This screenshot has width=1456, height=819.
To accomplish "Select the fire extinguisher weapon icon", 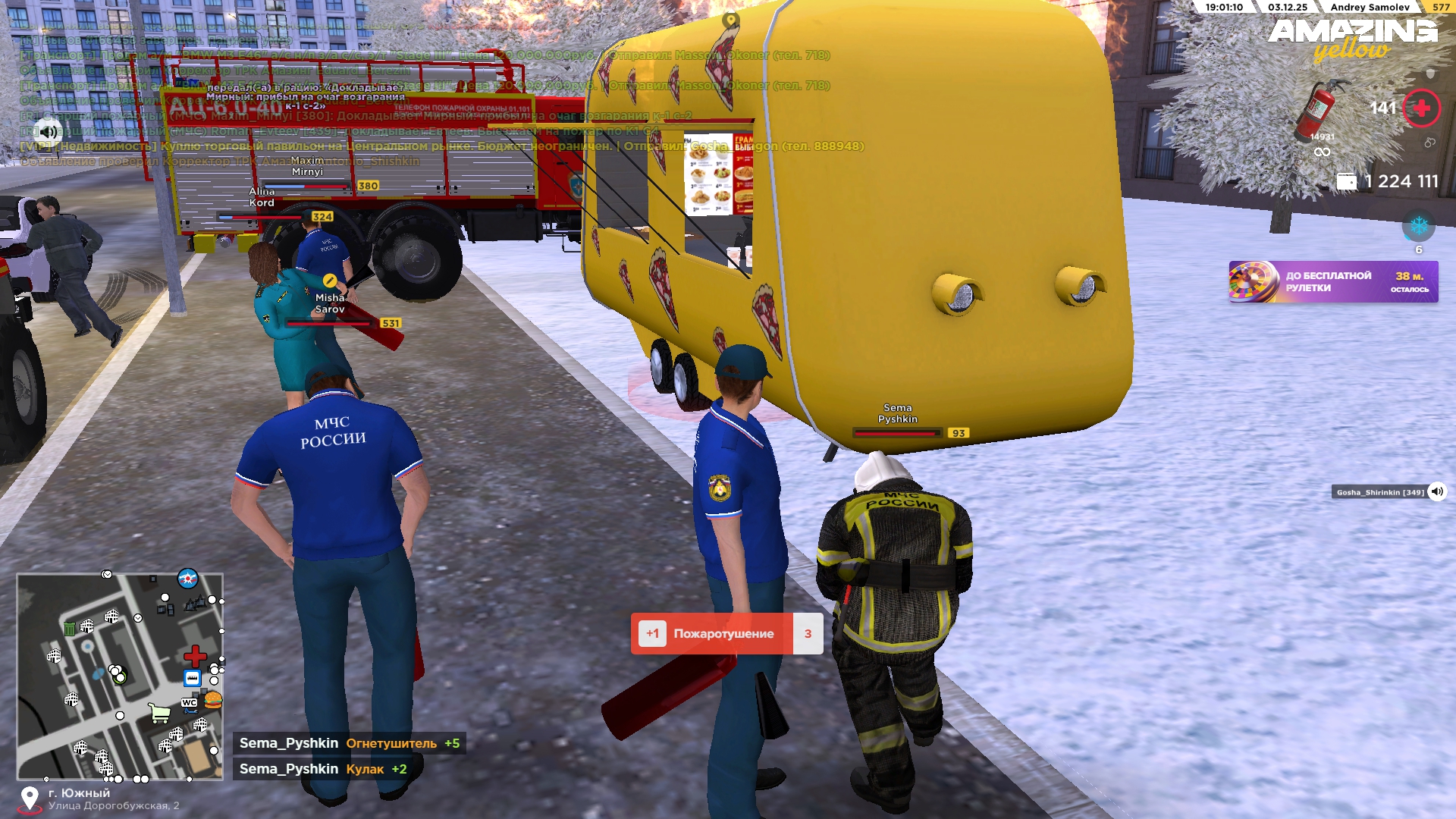I will [x=1319, y=108].
